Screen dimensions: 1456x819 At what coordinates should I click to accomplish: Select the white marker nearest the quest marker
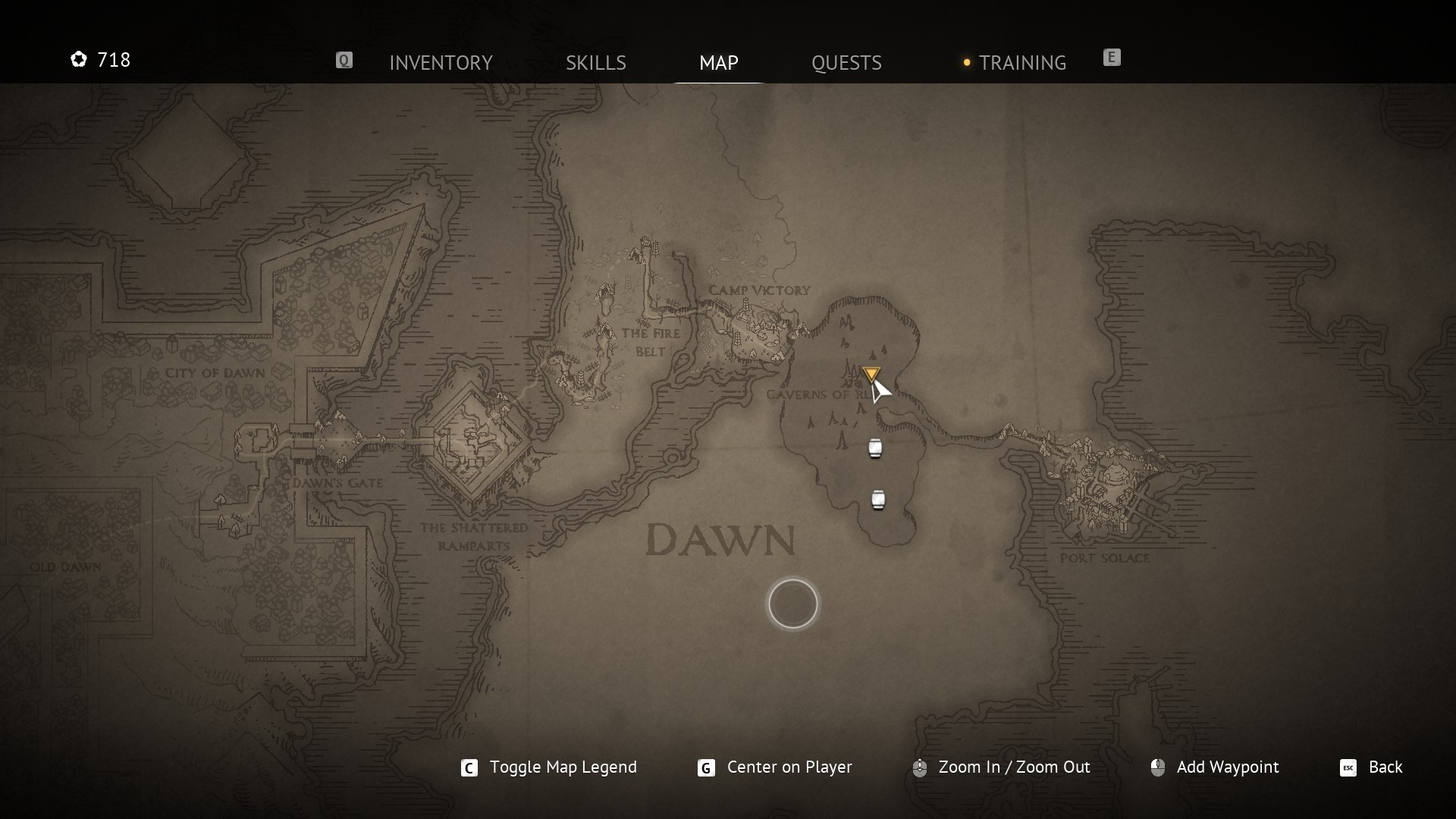coord(875,449)
